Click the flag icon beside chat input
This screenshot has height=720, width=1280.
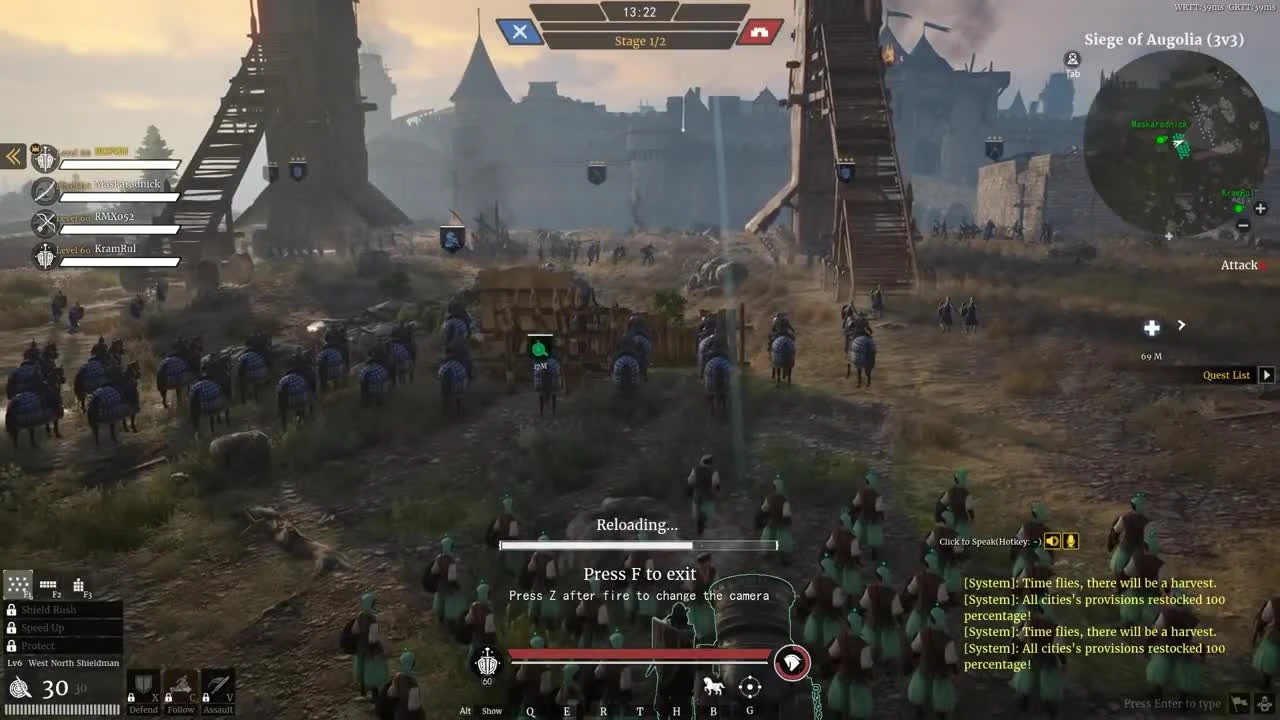click(x=1239, y=703)
